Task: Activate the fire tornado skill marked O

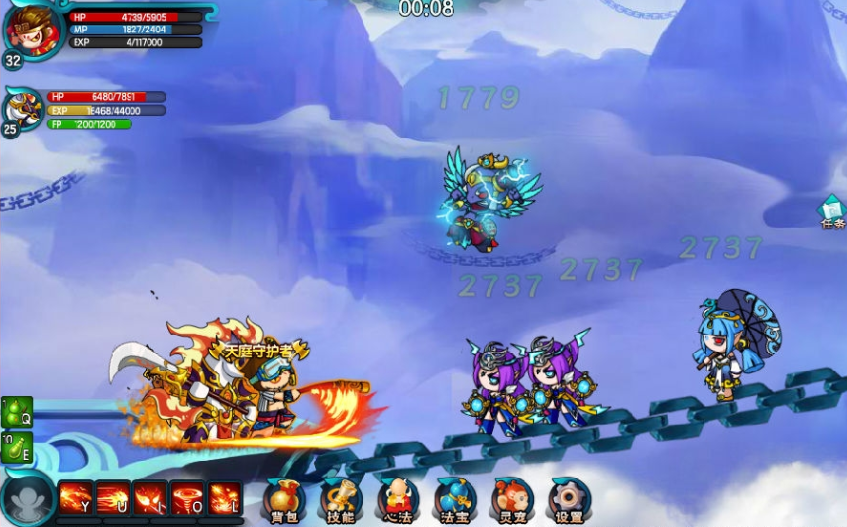Action: [x=187, y=498]
